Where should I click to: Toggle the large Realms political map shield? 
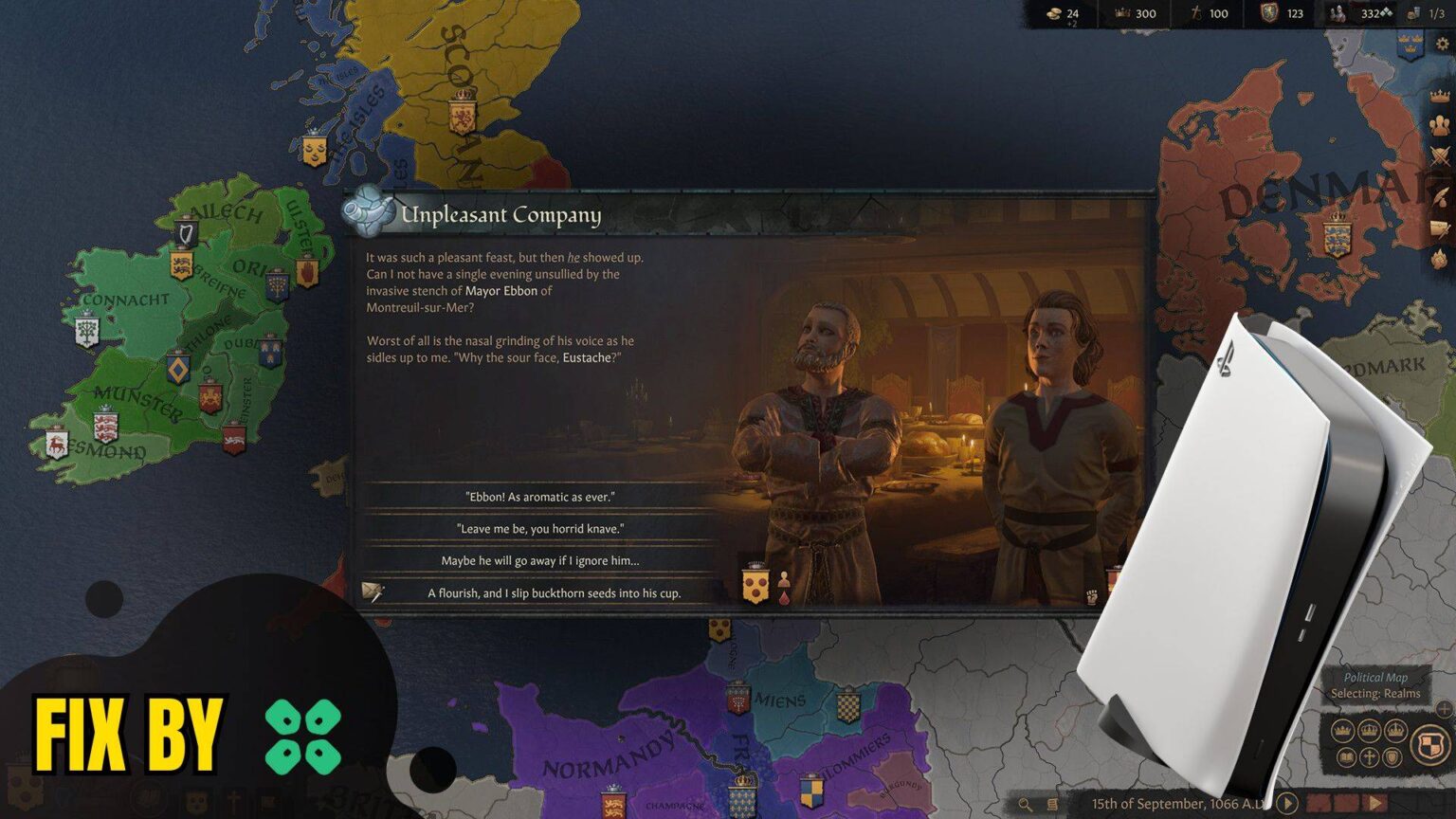(1430, 744)
